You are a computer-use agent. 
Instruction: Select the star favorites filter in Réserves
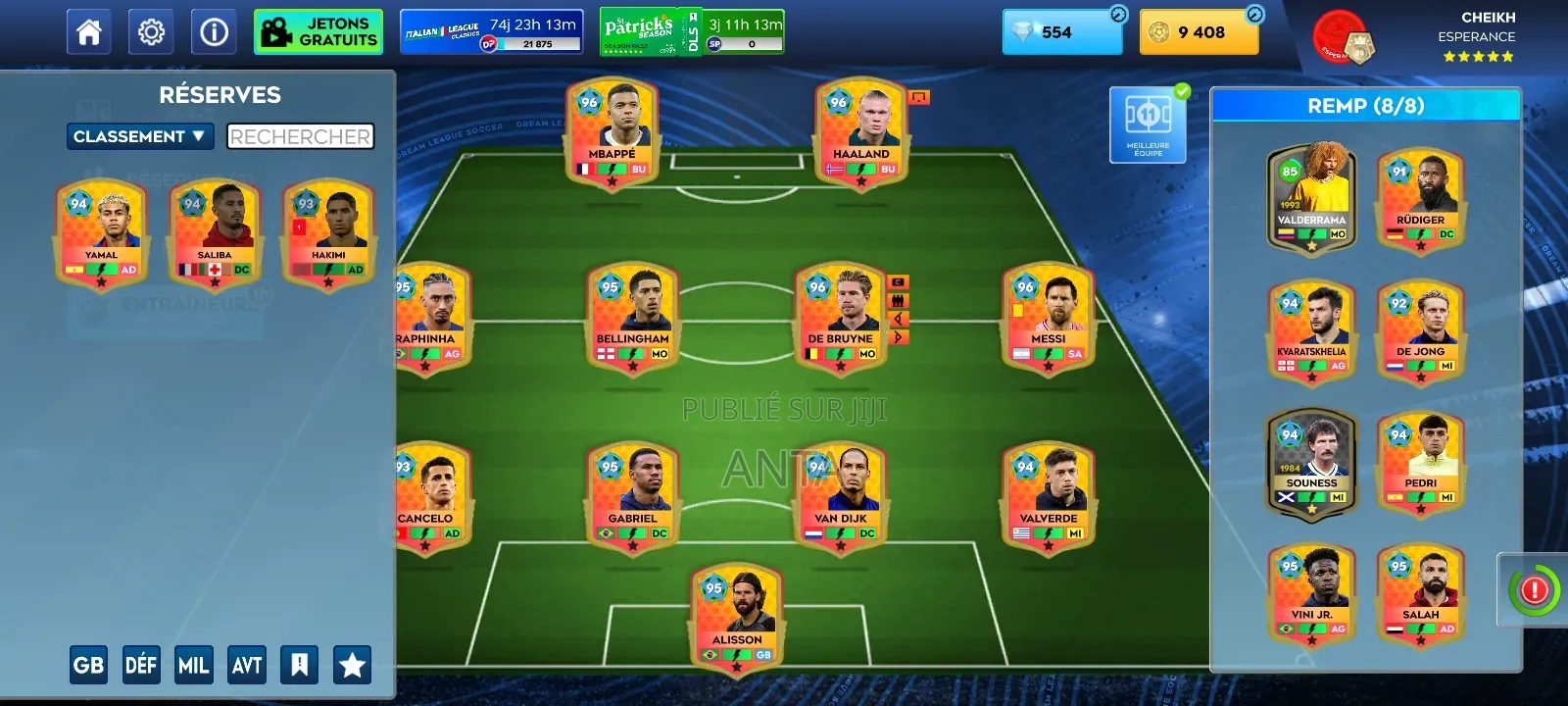coord(353,664)
